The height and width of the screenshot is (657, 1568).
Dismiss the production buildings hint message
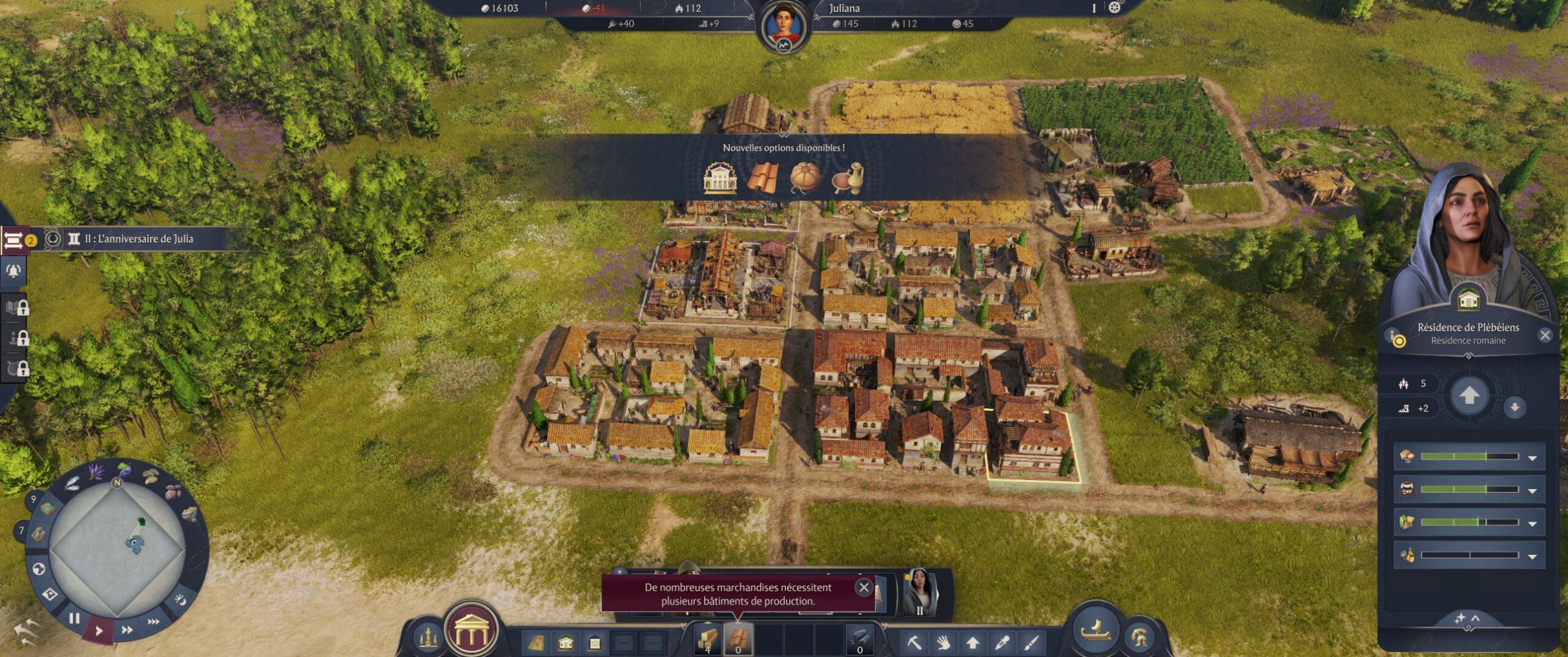tap(864, 587)
